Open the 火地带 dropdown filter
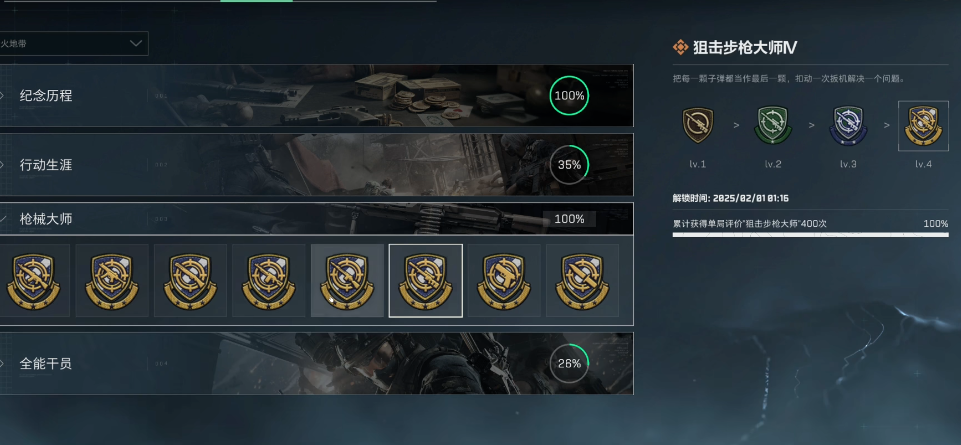 74,43
